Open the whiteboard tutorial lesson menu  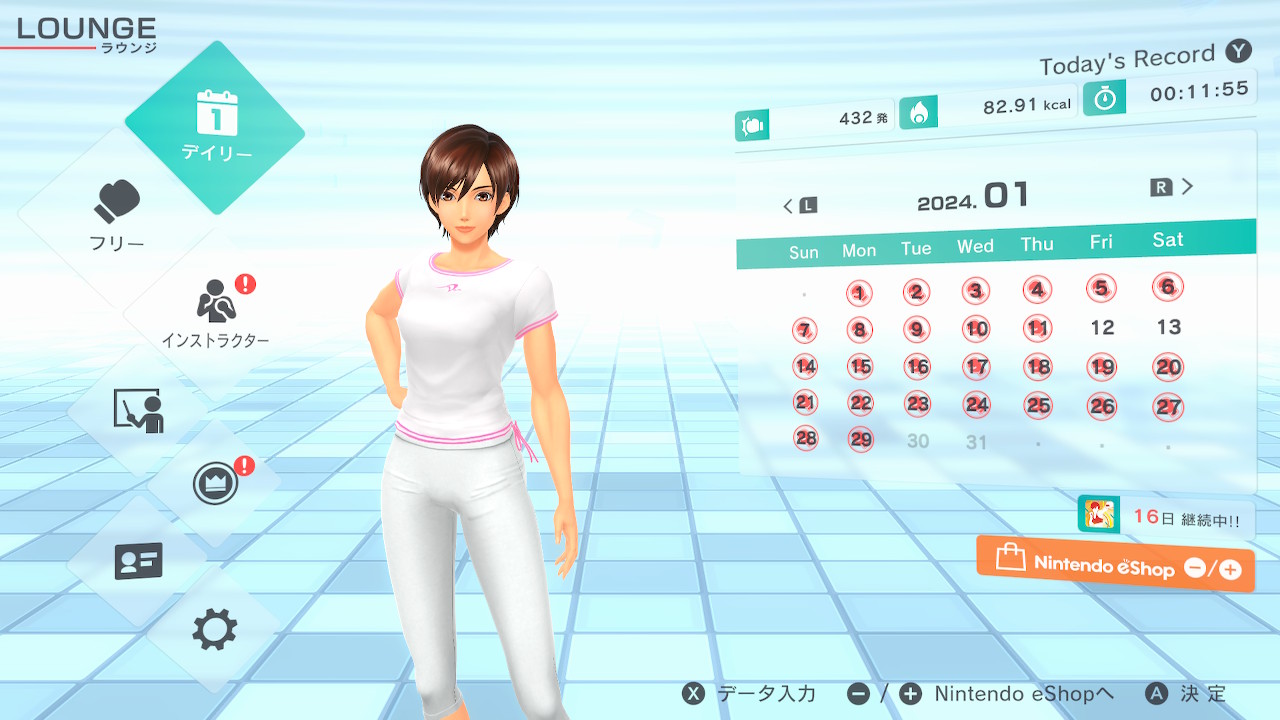click(x=138, y=410)
